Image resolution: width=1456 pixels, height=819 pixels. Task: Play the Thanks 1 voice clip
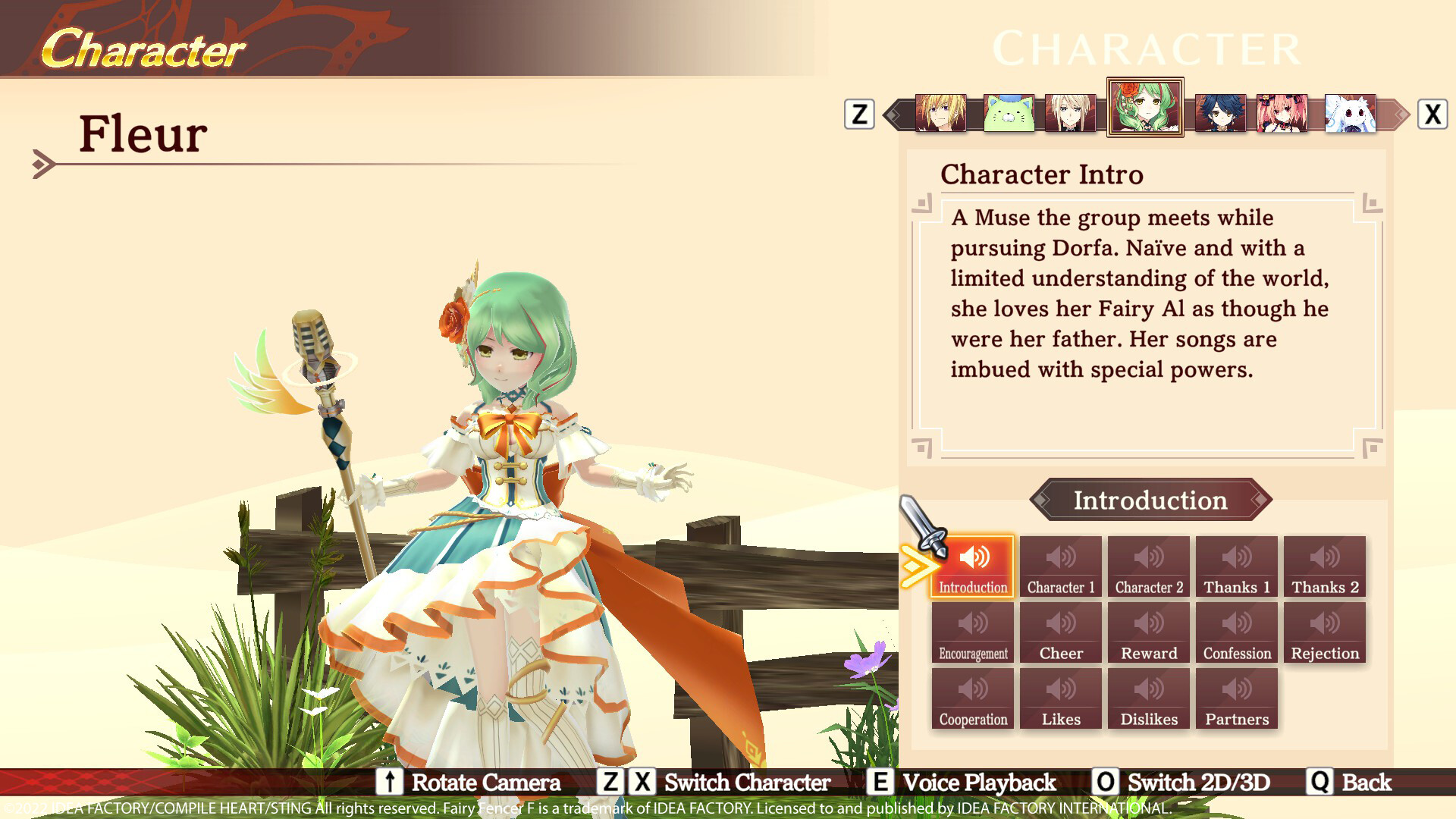[1237, 565]
